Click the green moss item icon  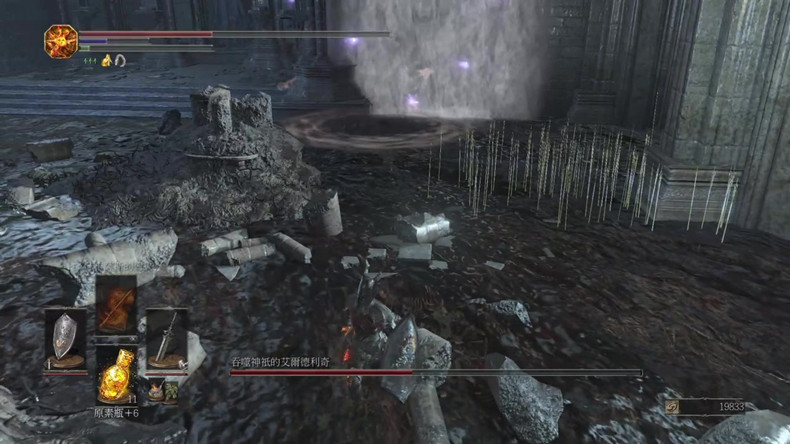click(171, 390)
